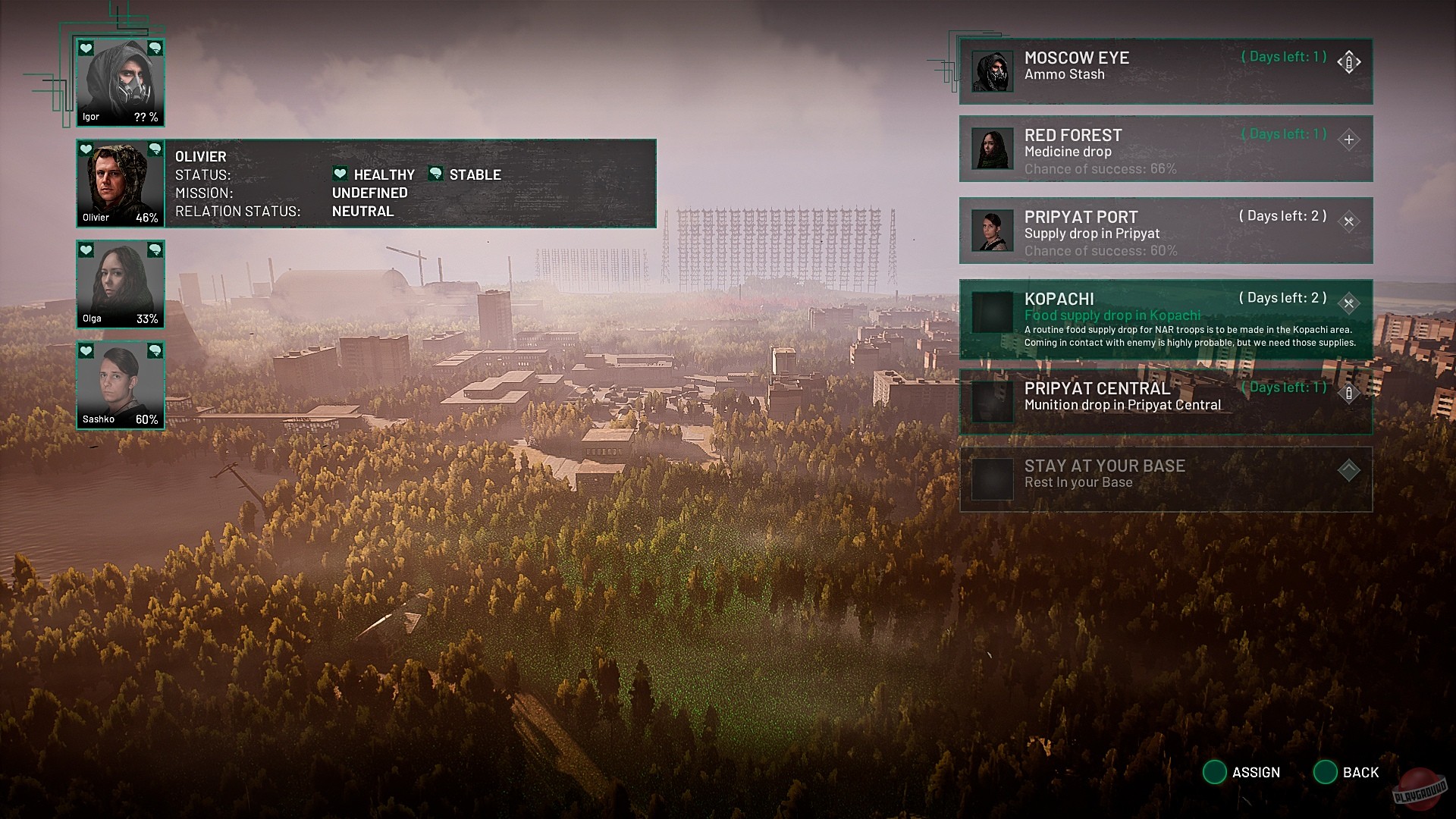1456x819 pixels.
Task: Select the Red Forest medicine drop mission
Action: [x=1166, y=149]
